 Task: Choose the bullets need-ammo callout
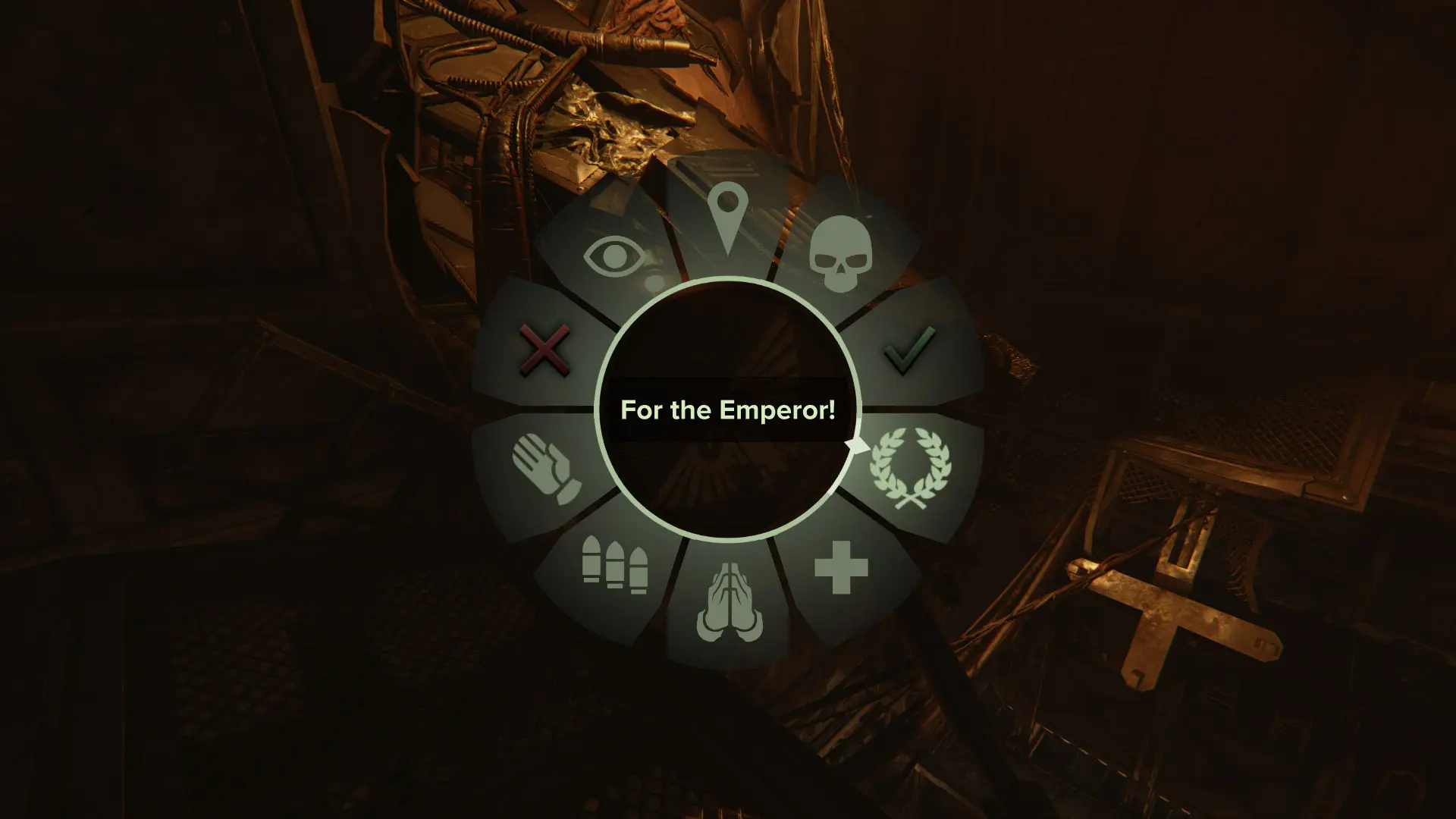(x=614, y=563)
